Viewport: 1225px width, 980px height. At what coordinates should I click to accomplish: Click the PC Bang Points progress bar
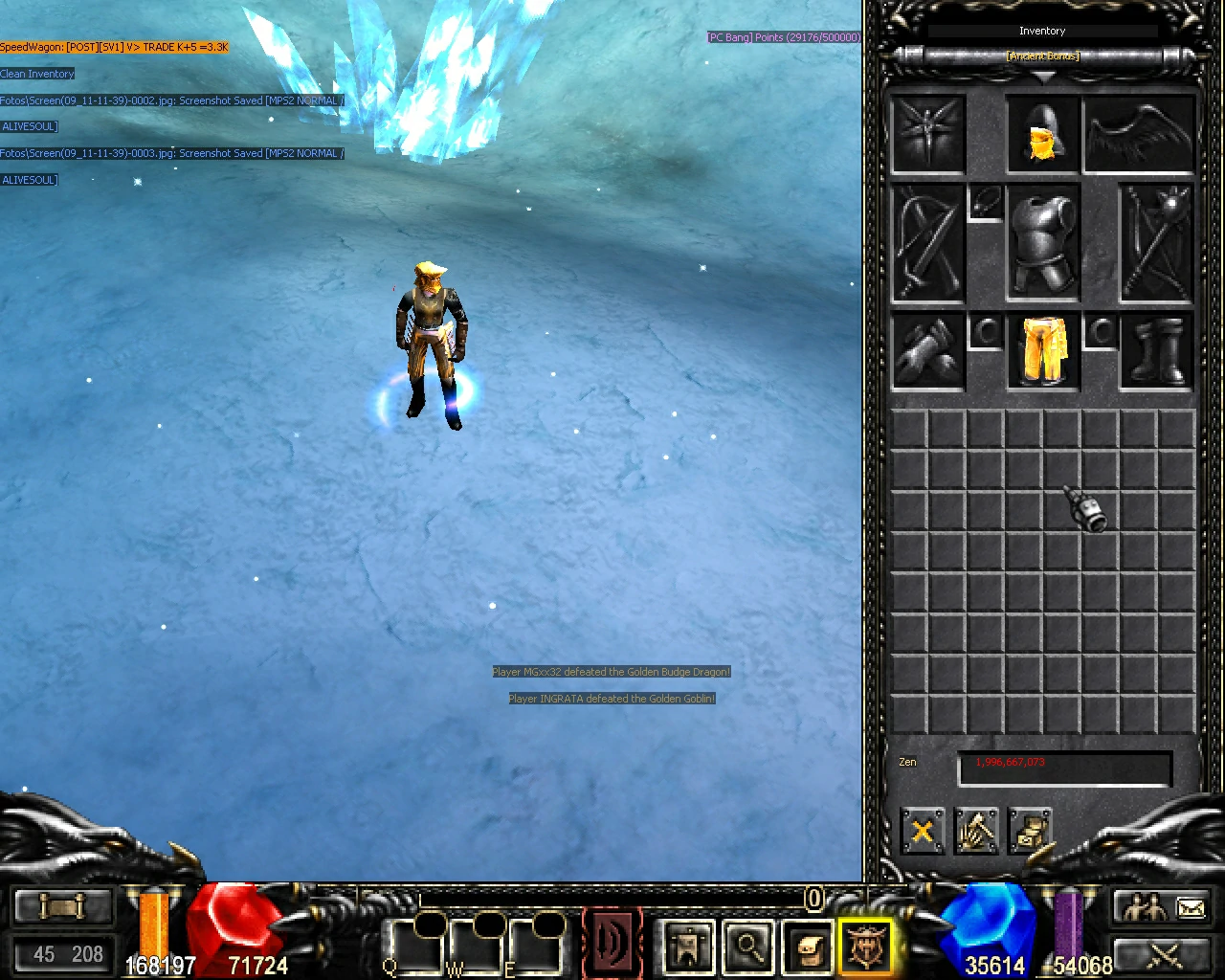click(783, 36)
